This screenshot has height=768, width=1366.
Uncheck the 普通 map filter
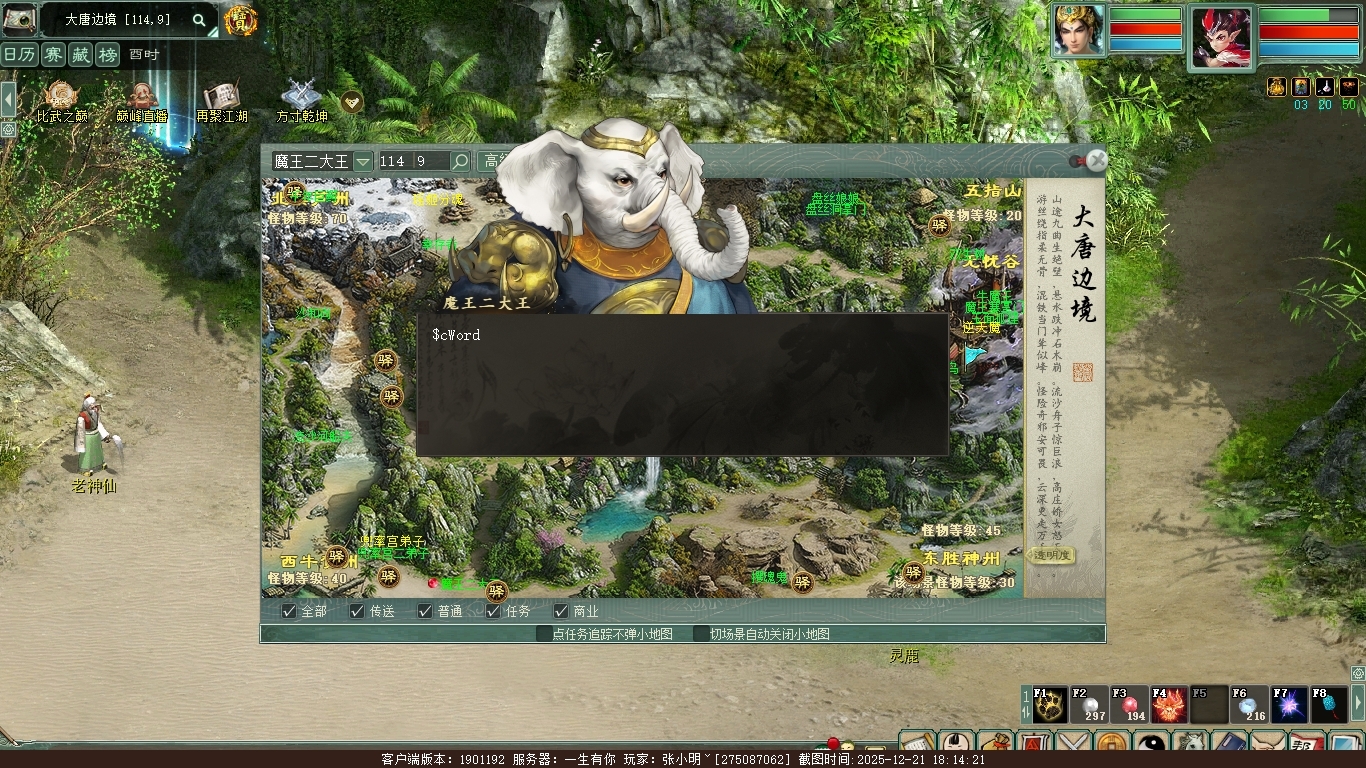tap(425, 611)
